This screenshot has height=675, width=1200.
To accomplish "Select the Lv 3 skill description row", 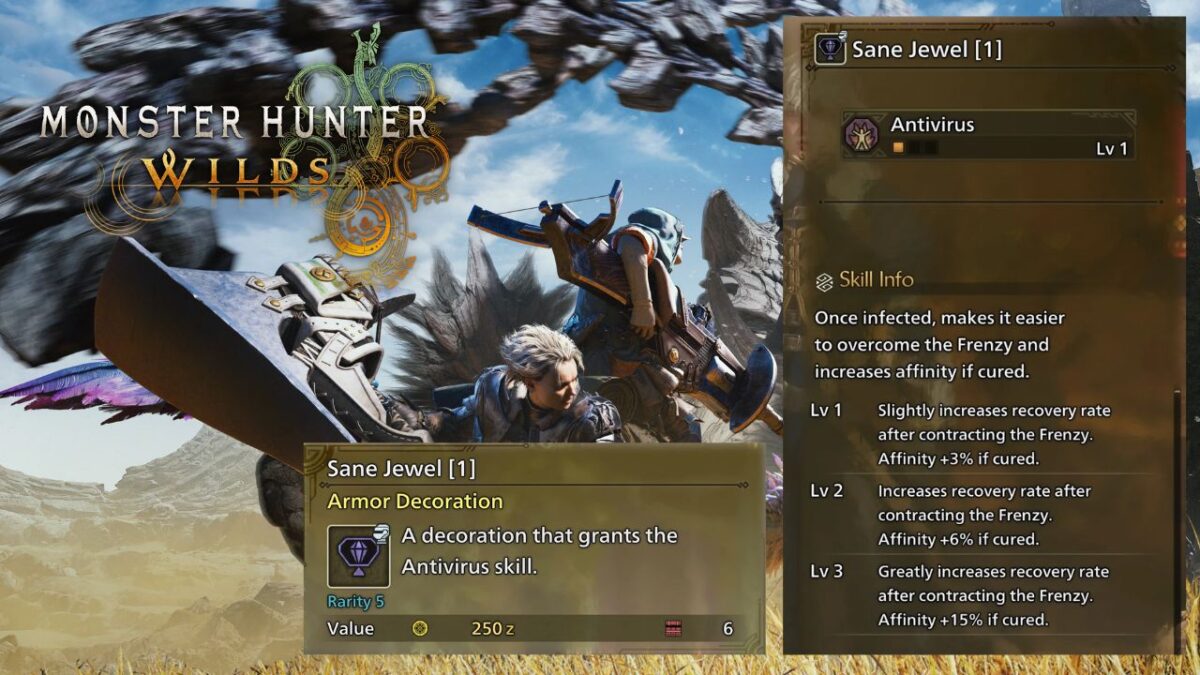I will click(990, 596).
